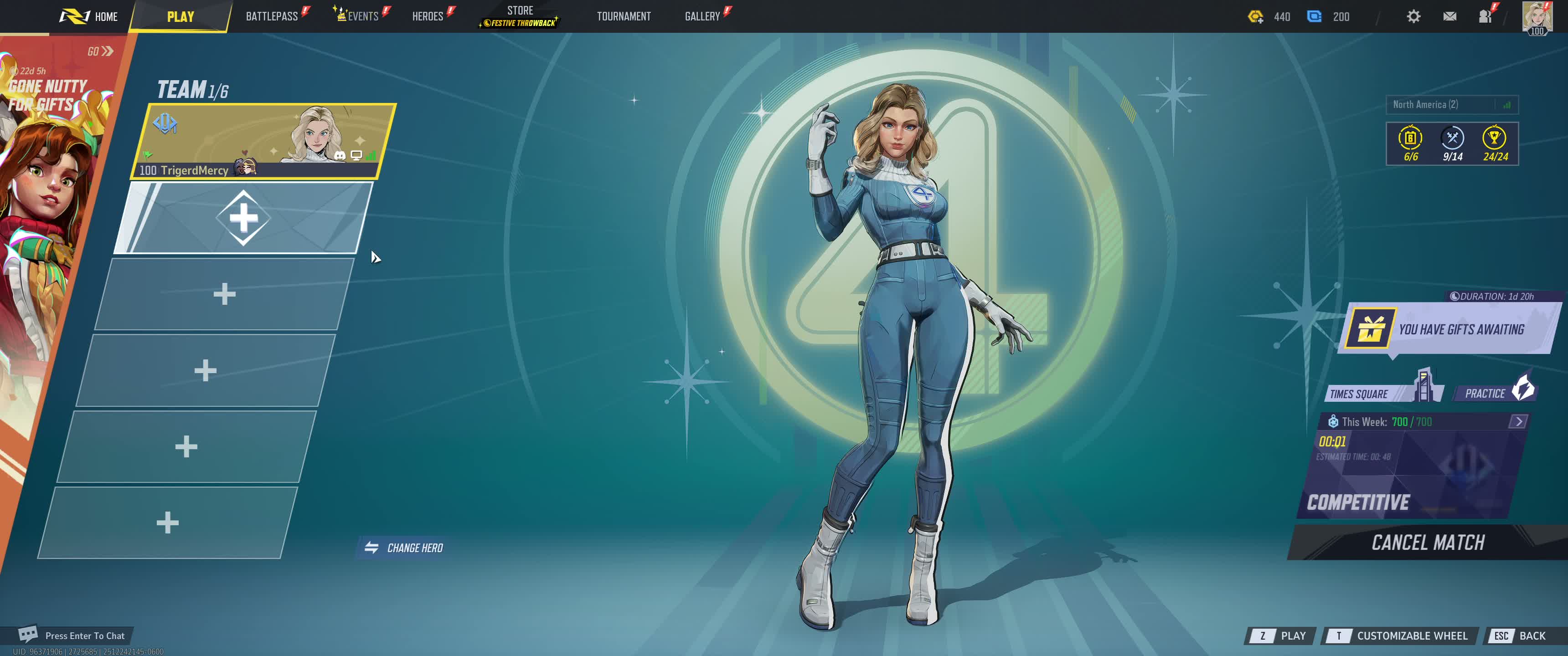1568x656 pixels.
Task: Click Change Hero button
Action: [404, 548]
